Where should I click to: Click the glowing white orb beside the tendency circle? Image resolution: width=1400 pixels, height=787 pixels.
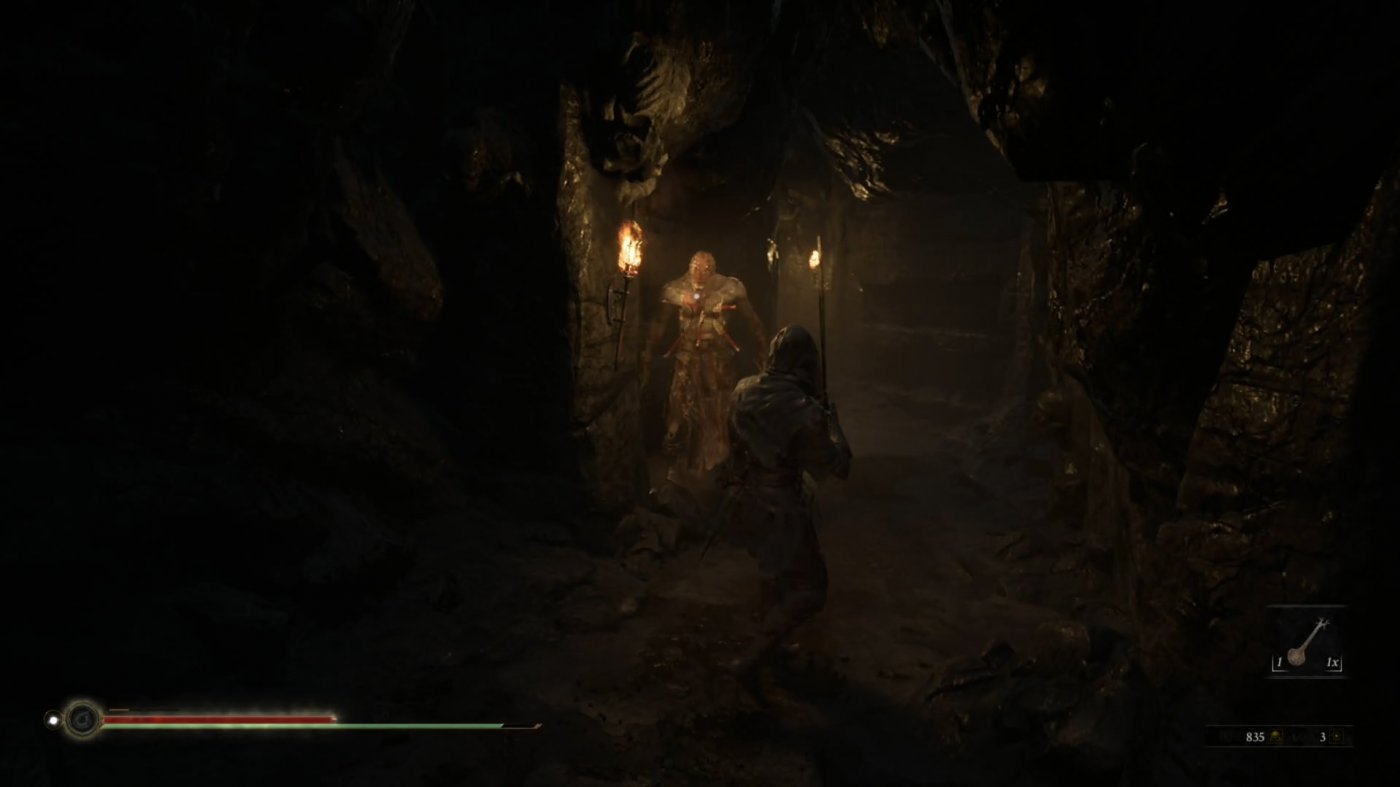[52, 719]
